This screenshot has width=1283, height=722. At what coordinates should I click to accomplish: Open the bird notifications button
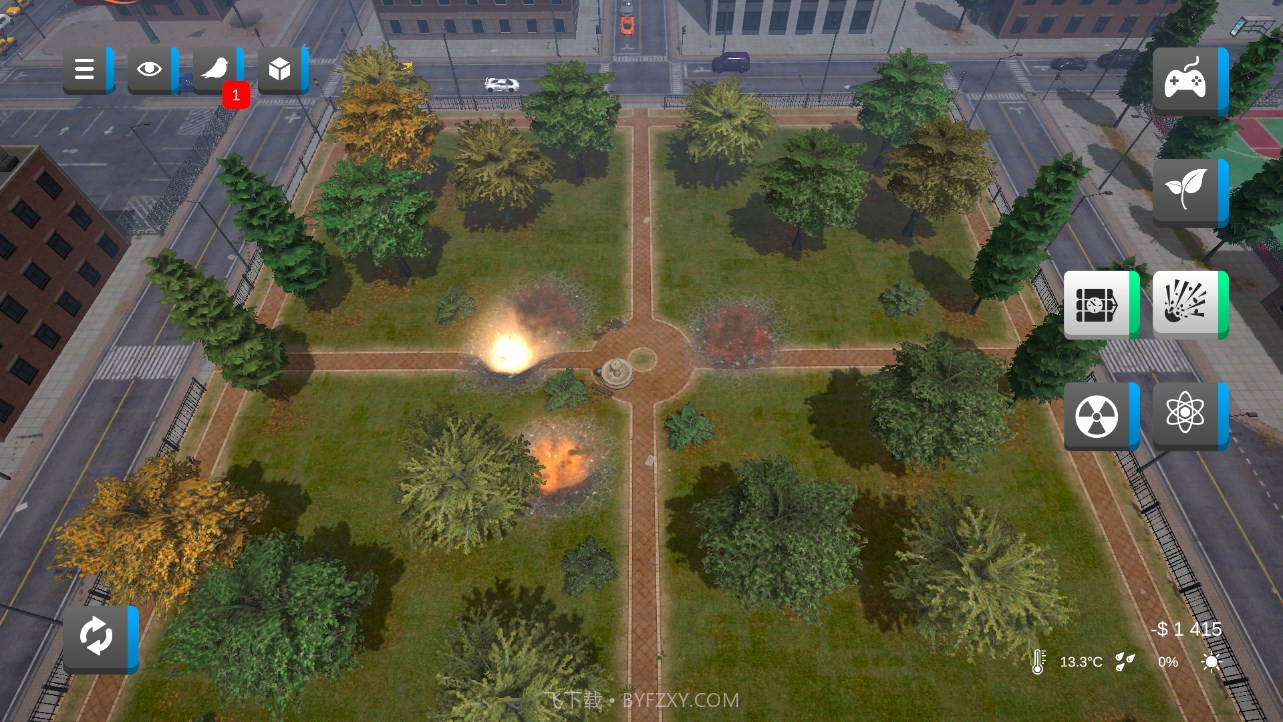(216, 70)
